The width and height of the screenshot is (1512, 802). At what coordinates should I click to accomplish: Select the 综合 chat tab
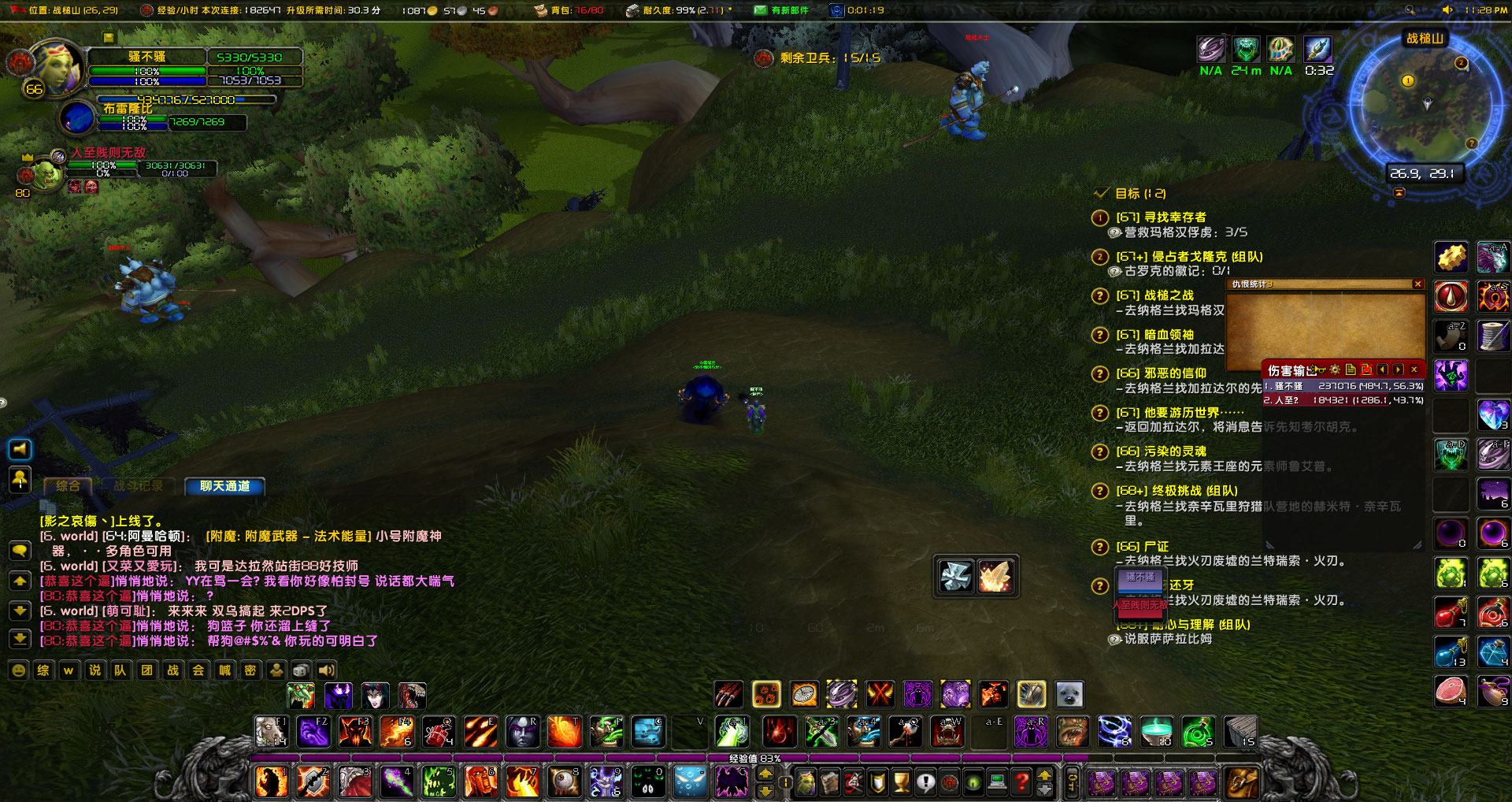(x=67, y=486)
